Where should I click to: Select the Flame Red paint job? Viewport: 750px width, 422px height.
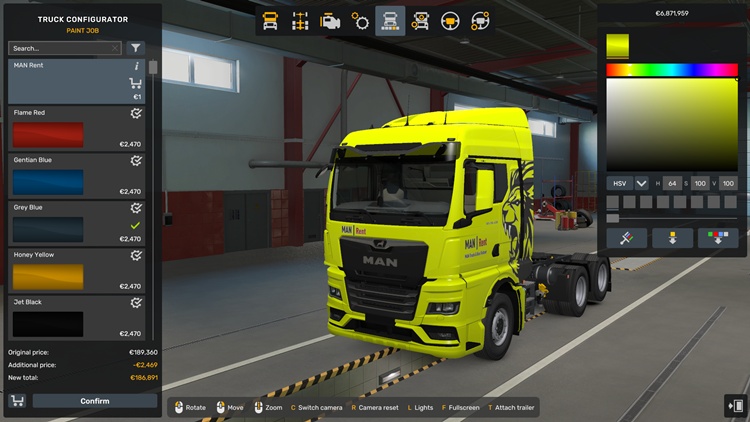click(x=77, y=130)
